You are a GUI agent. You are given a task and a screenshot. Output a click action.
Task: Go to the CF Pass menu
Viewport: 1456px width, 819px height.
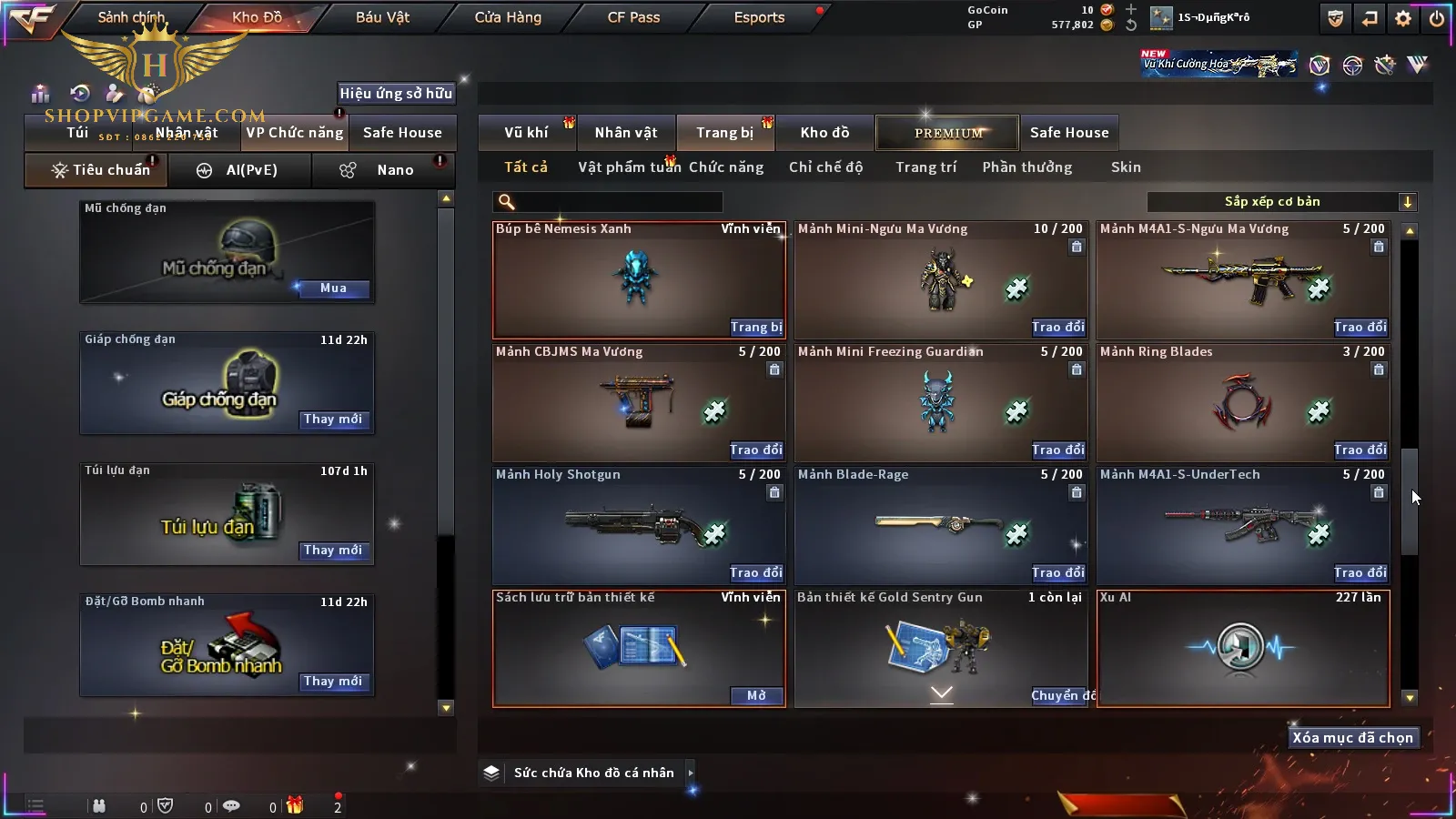click(x=633, y=17)
